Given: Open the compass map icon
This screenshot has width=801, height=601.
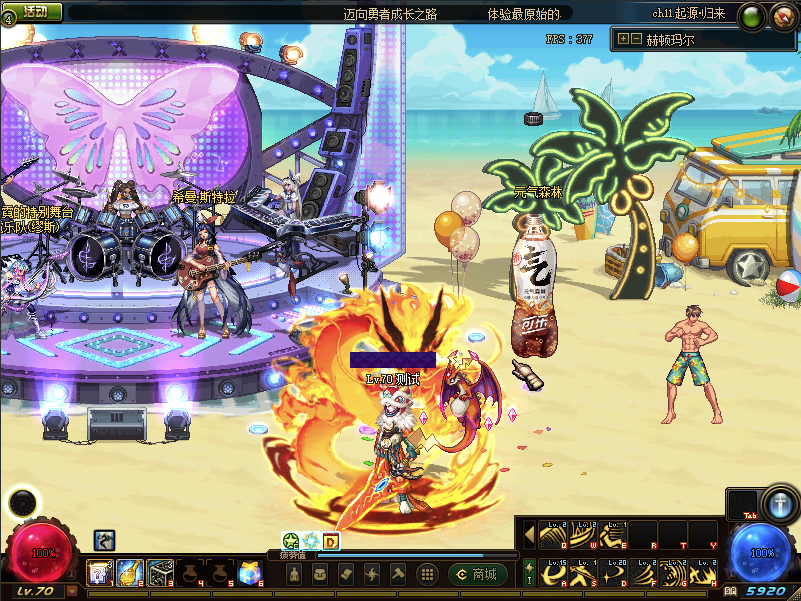Looking at the screenshot, I should point(783,15).
